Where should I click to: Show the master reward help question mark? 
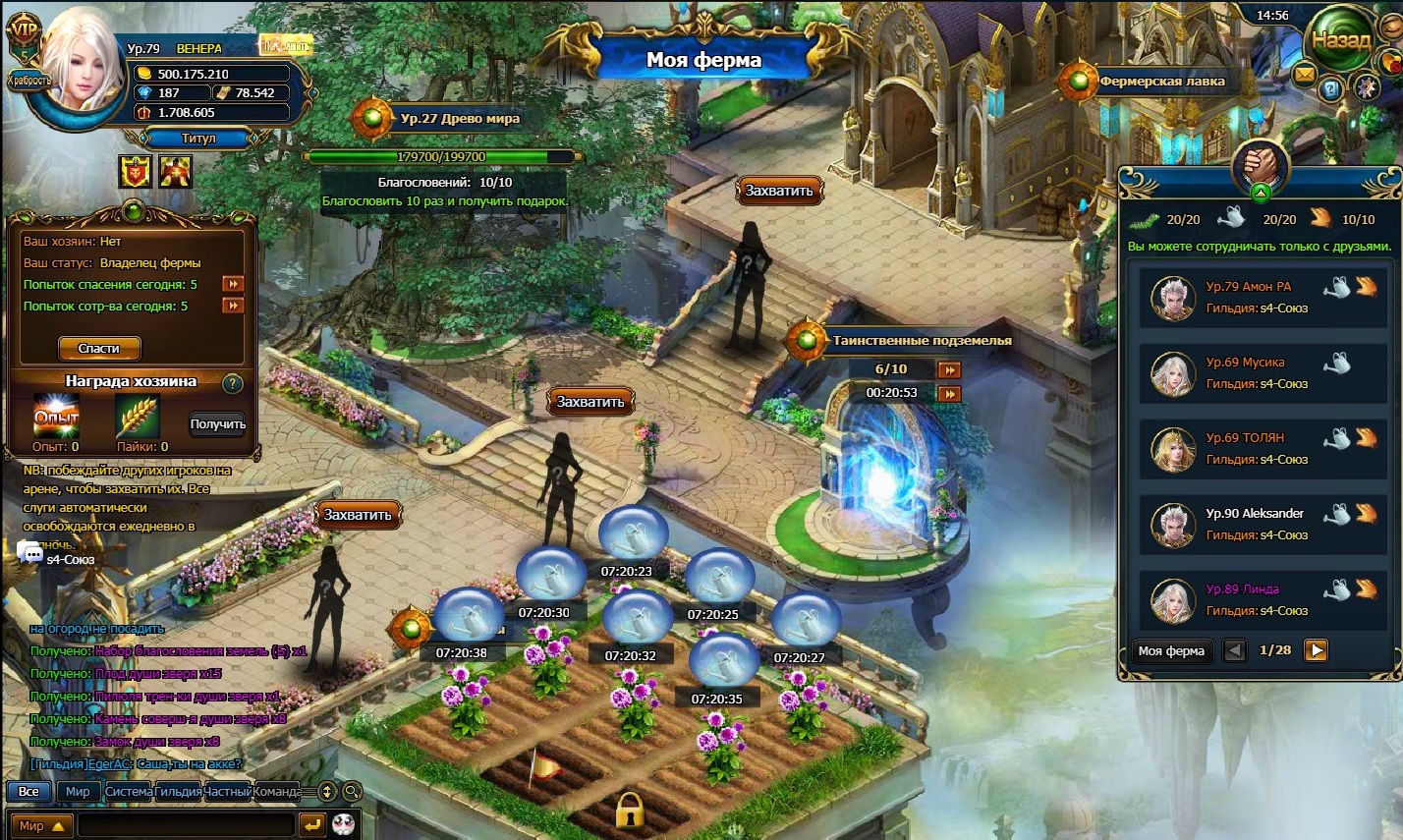click(x=233, y=383)
